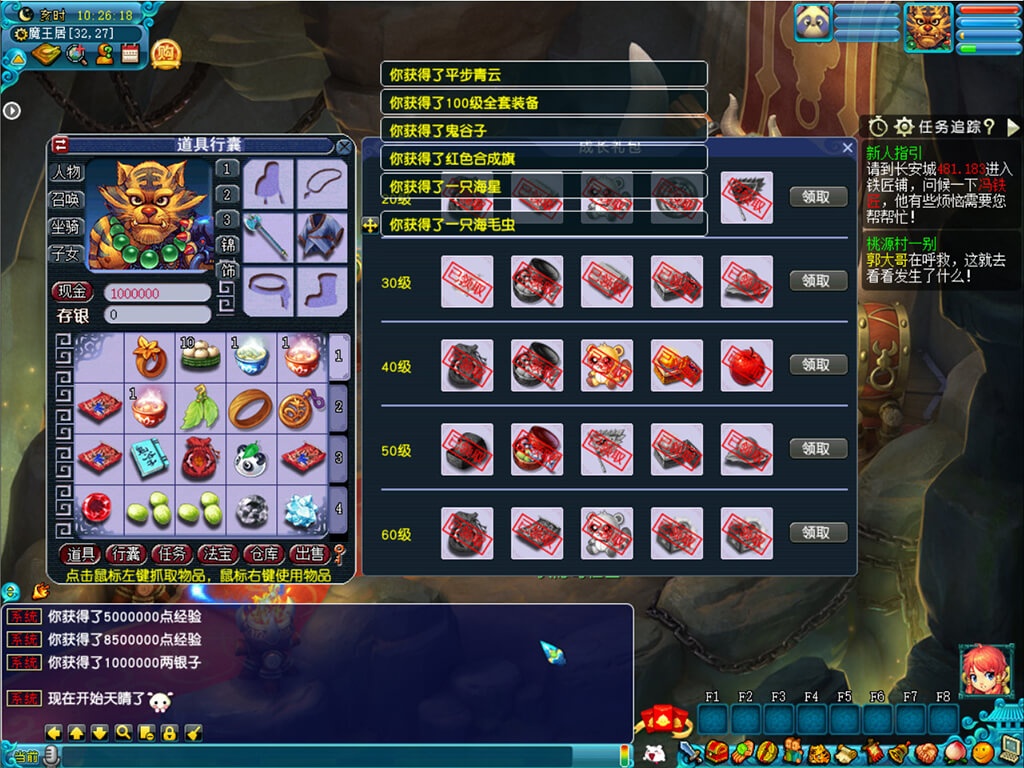The width and height of the screenshot is (1024, 768).
Task: Switch to inventory page 2
Action: pyautogui.click(x=339, y=407)
